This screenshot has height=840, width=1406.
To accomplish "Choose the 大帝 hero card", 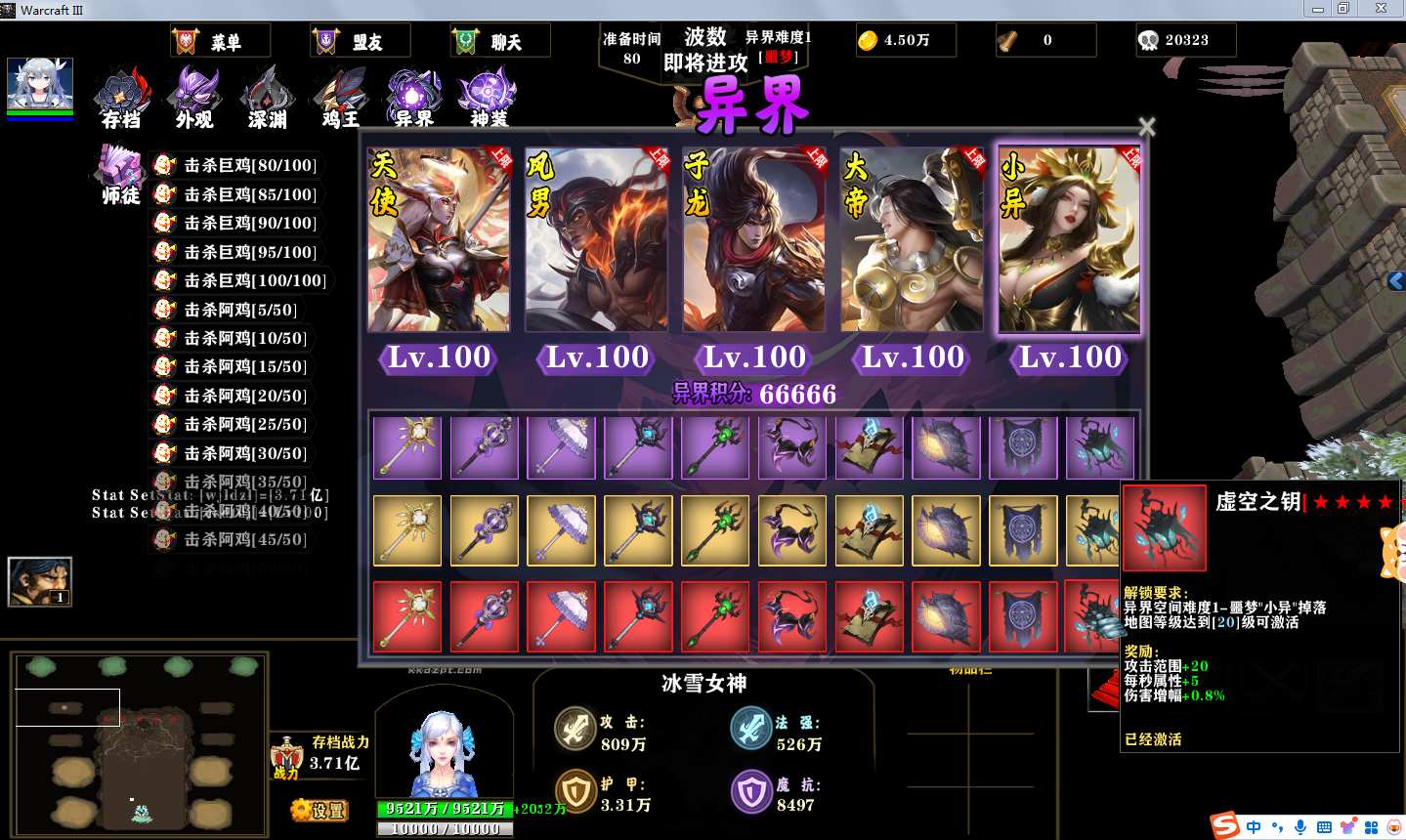I will pyautogui.click(x=912, y=240).
